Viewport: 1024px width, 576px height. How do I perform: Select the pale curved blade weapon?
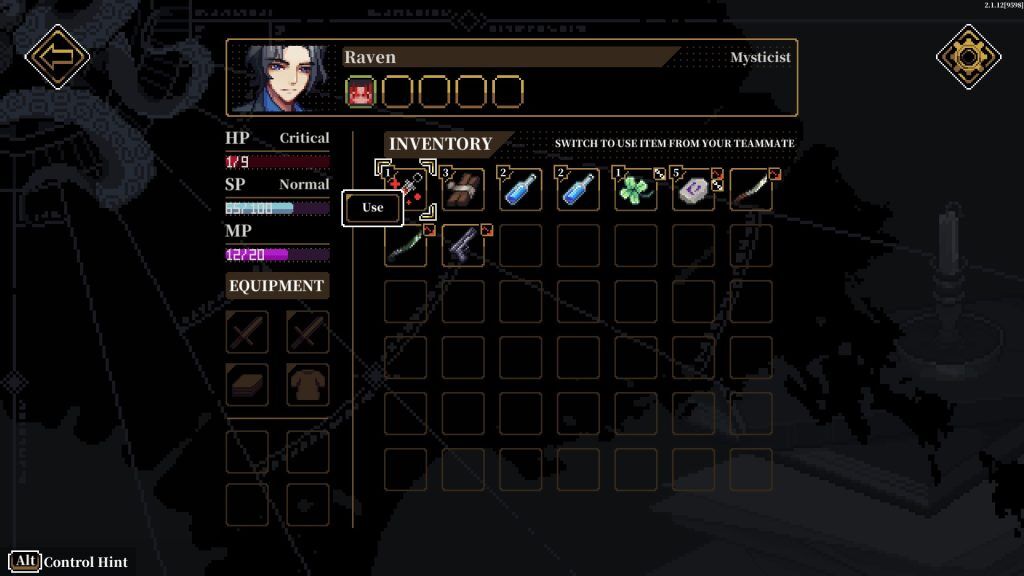(x=750, y=190)
